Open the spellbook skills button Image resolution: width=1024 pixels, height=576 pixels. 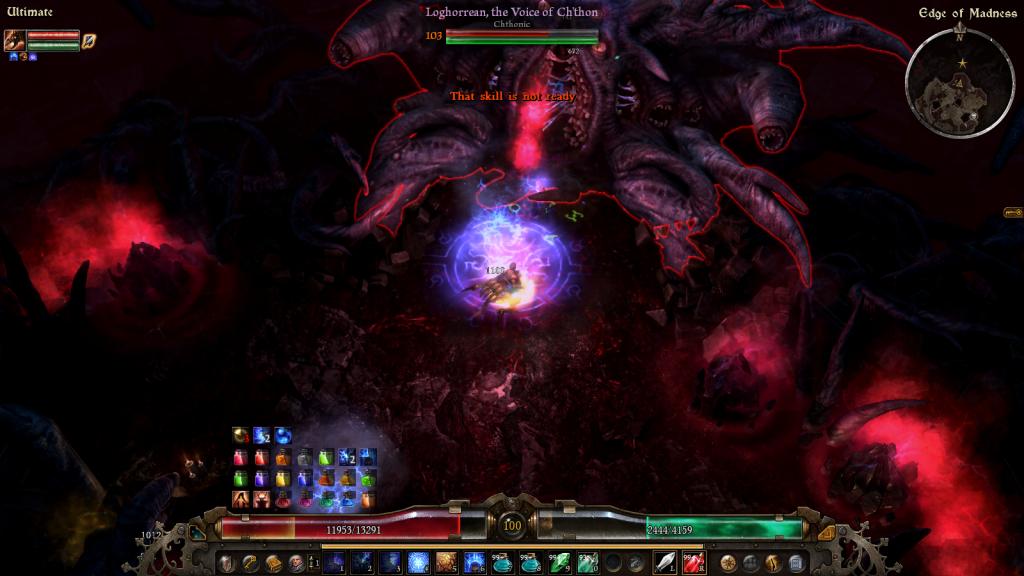click(273, 563)
